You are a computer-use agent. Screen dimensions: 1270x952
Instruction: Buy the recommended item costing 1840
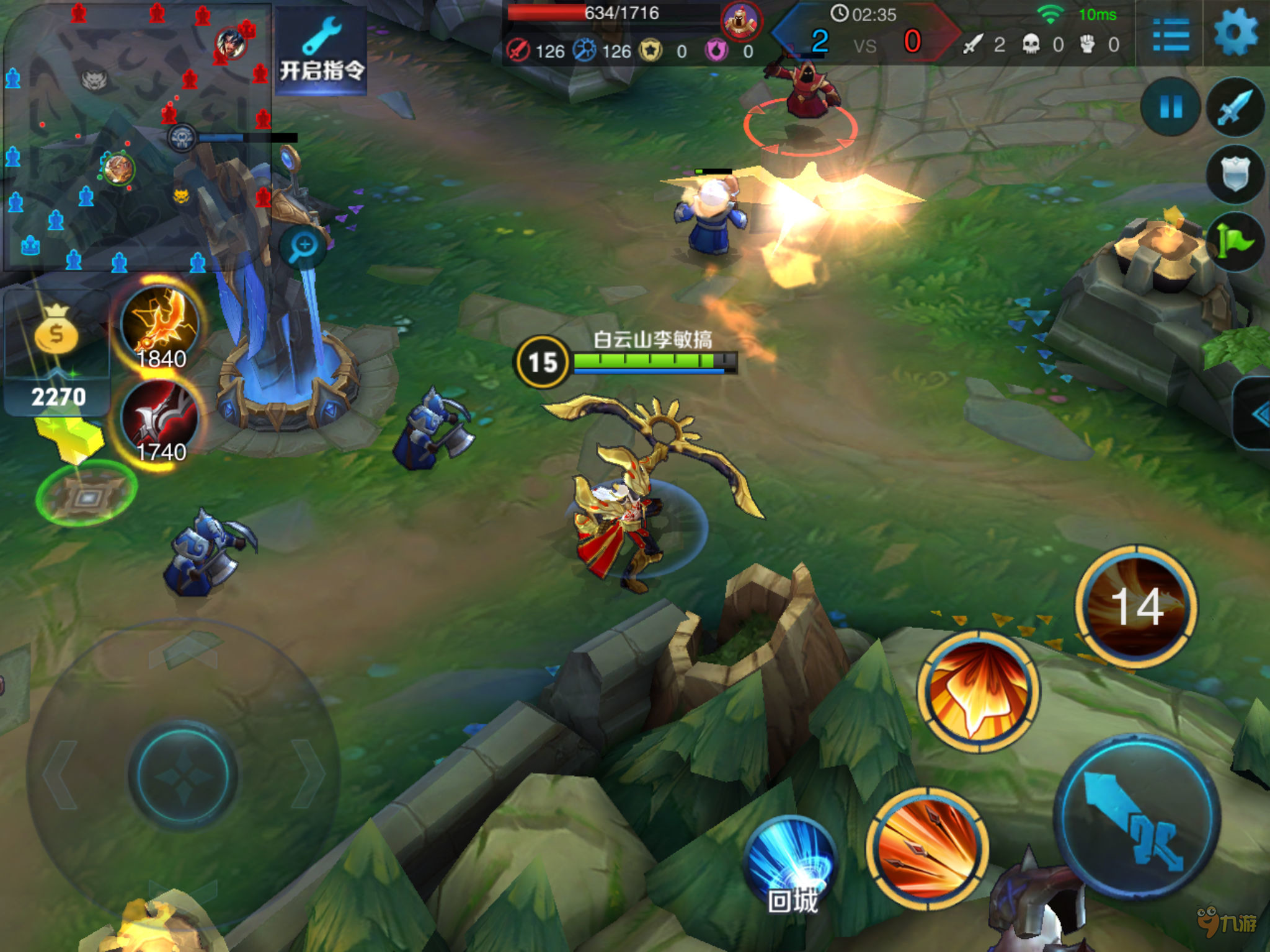click(160, 327)
